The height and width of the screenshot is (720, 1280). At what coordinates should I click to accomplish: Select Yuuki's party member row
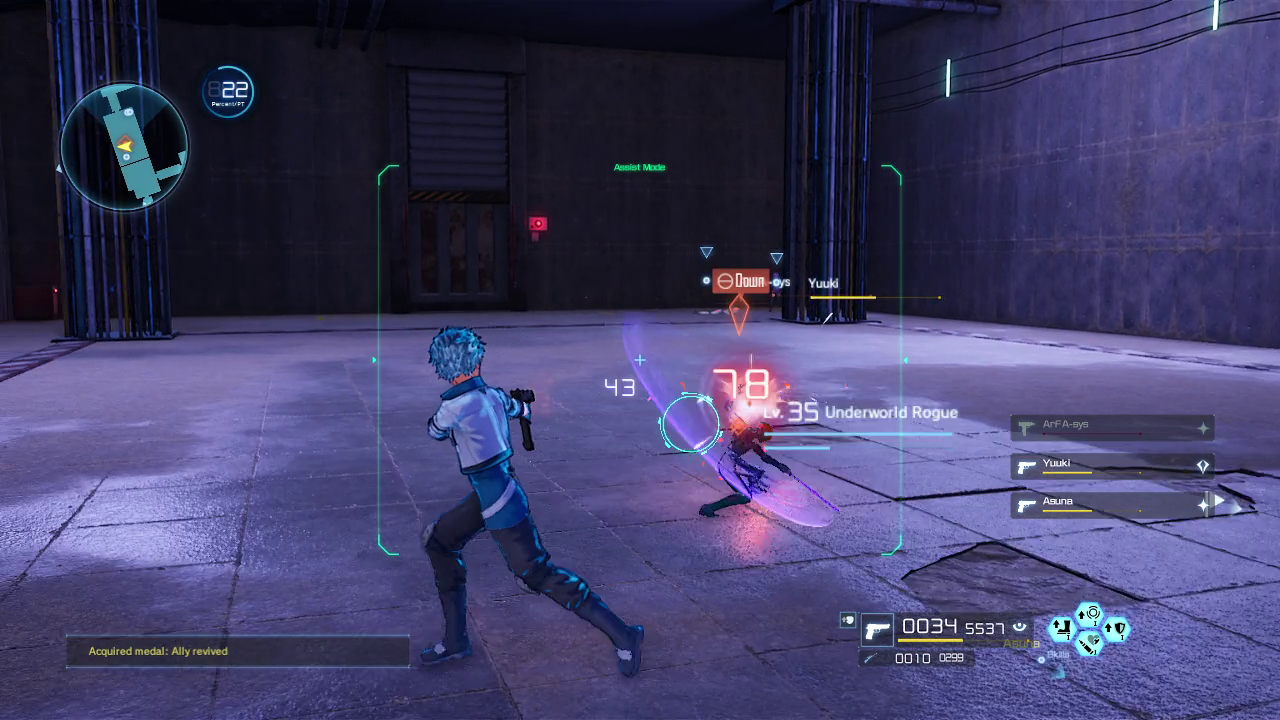pos(1112,466)
